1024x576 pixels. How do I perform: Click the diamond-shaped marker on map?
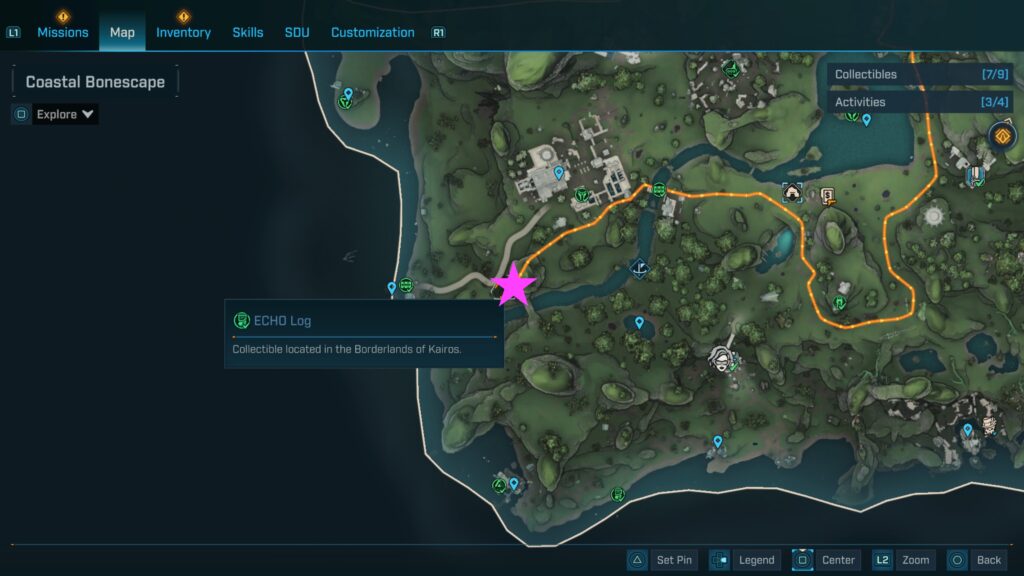(x=639, y=268)
